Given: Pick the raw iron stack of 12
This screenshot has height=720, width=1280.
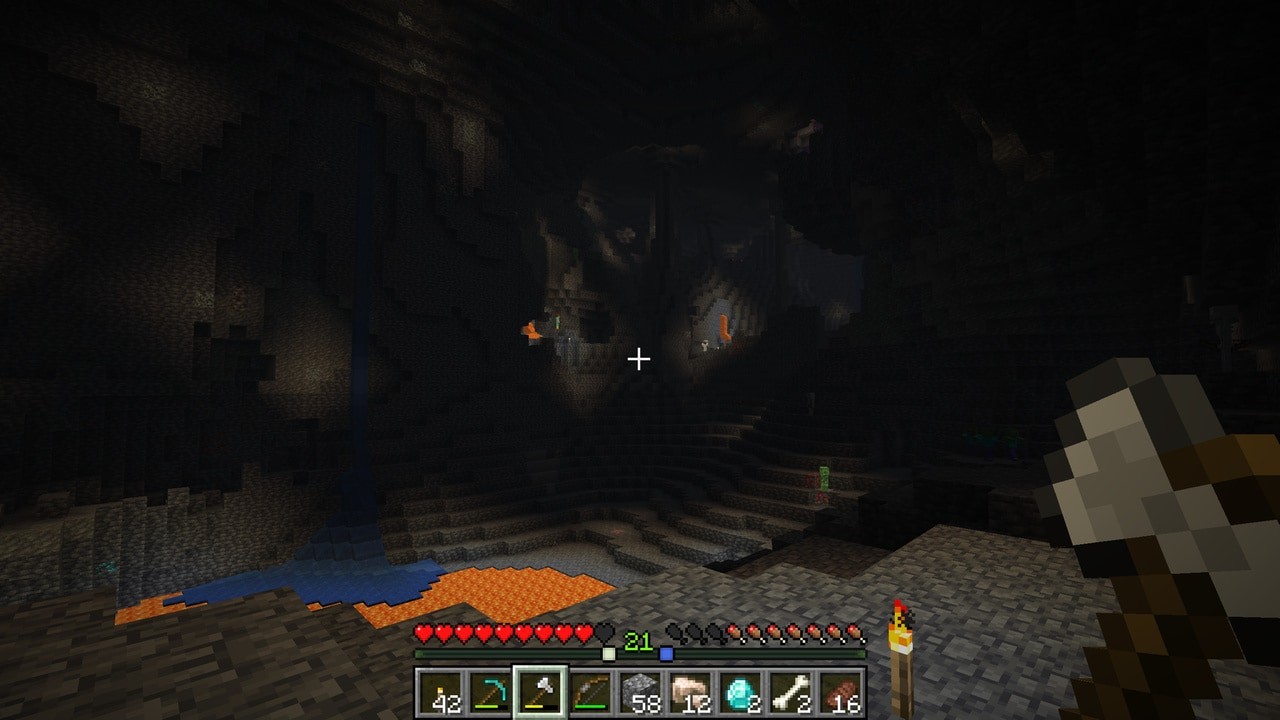Looking at the screenshot, I should pyautogui.click(x=690, y=692).
